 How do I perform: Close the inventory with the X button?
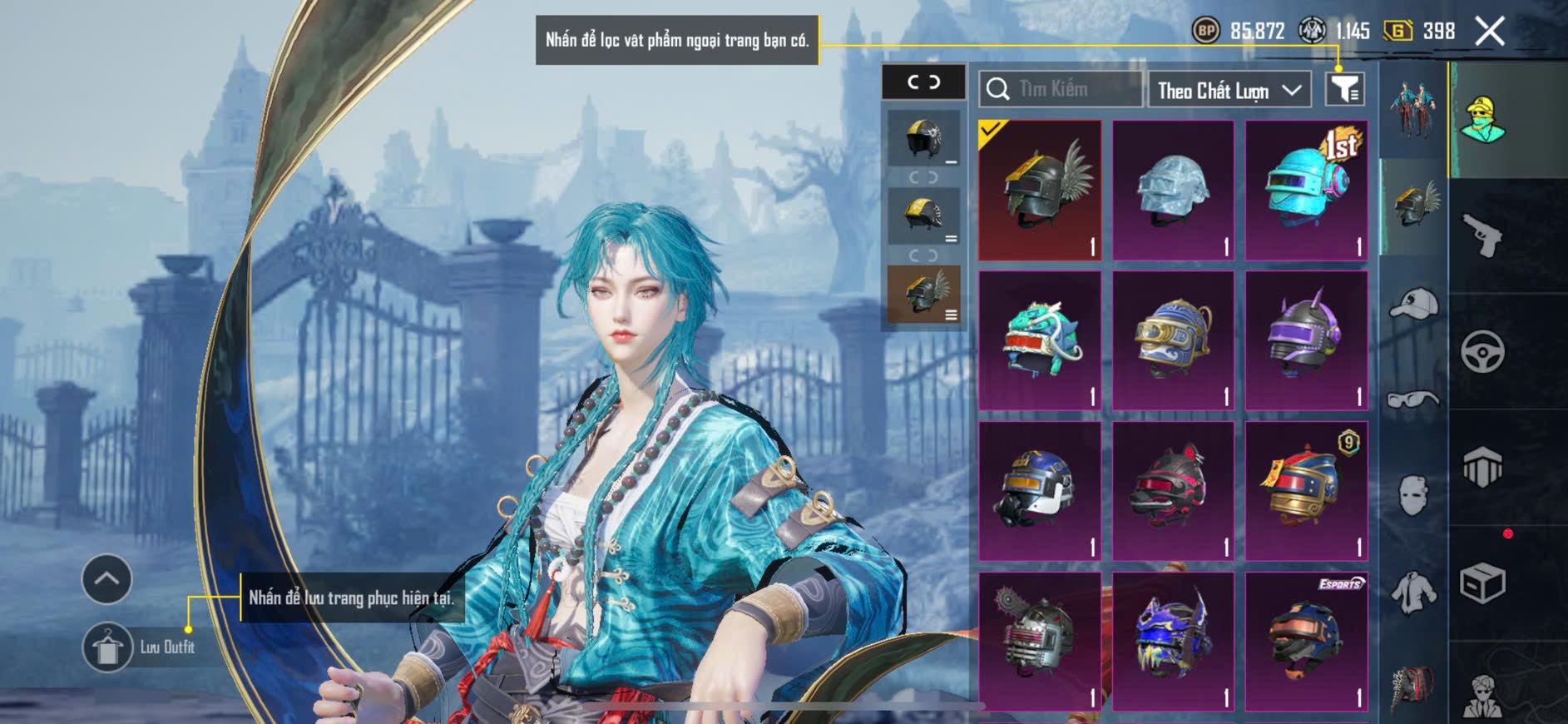click(x=1489, y=32)
